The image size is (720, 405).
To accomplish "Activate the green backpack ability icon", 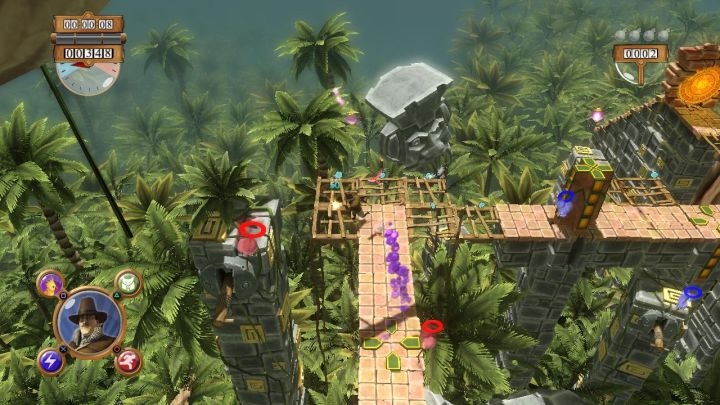I will click(128, 283).
